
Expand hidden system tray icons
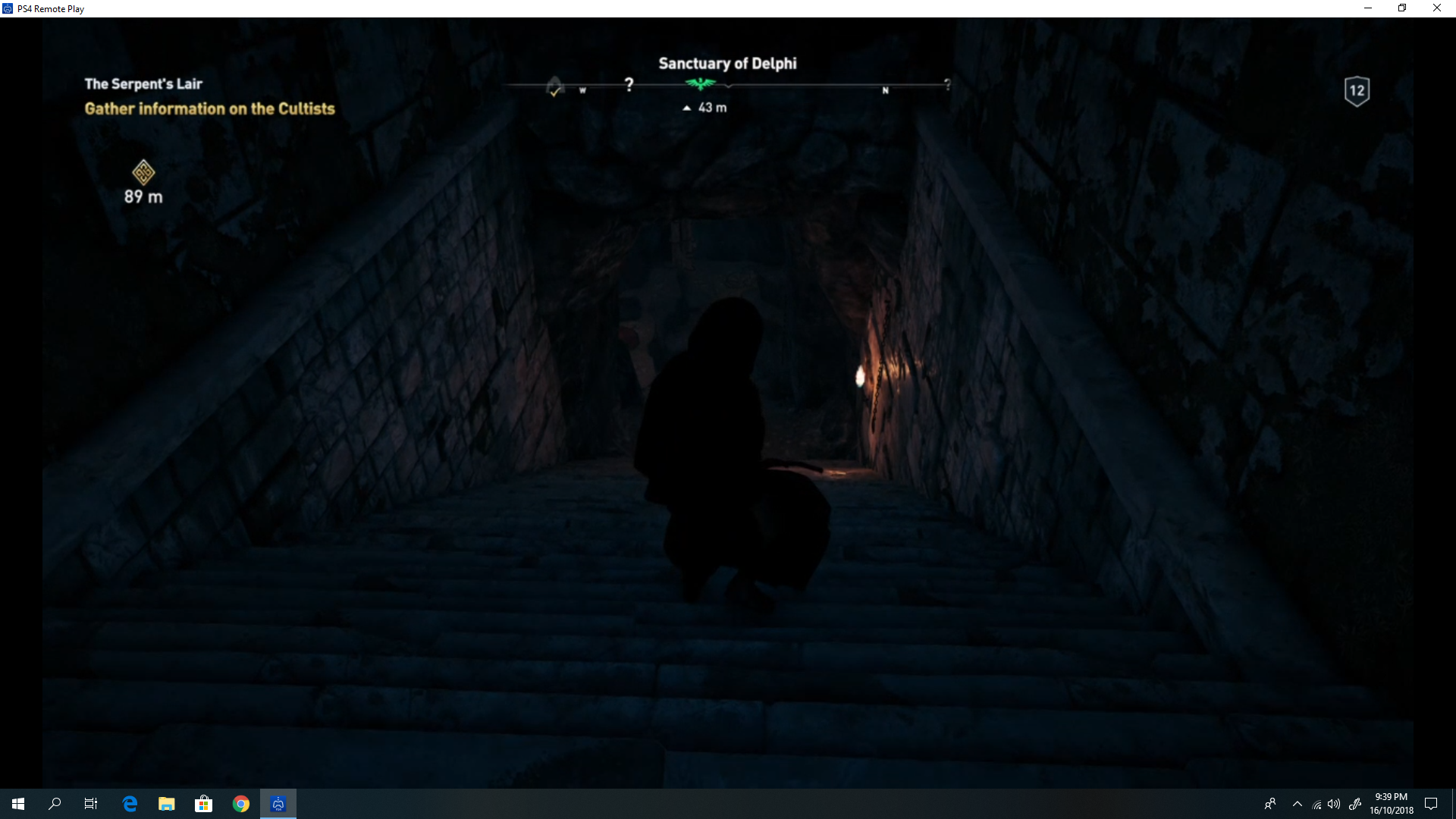click(x=1297, y=804)
